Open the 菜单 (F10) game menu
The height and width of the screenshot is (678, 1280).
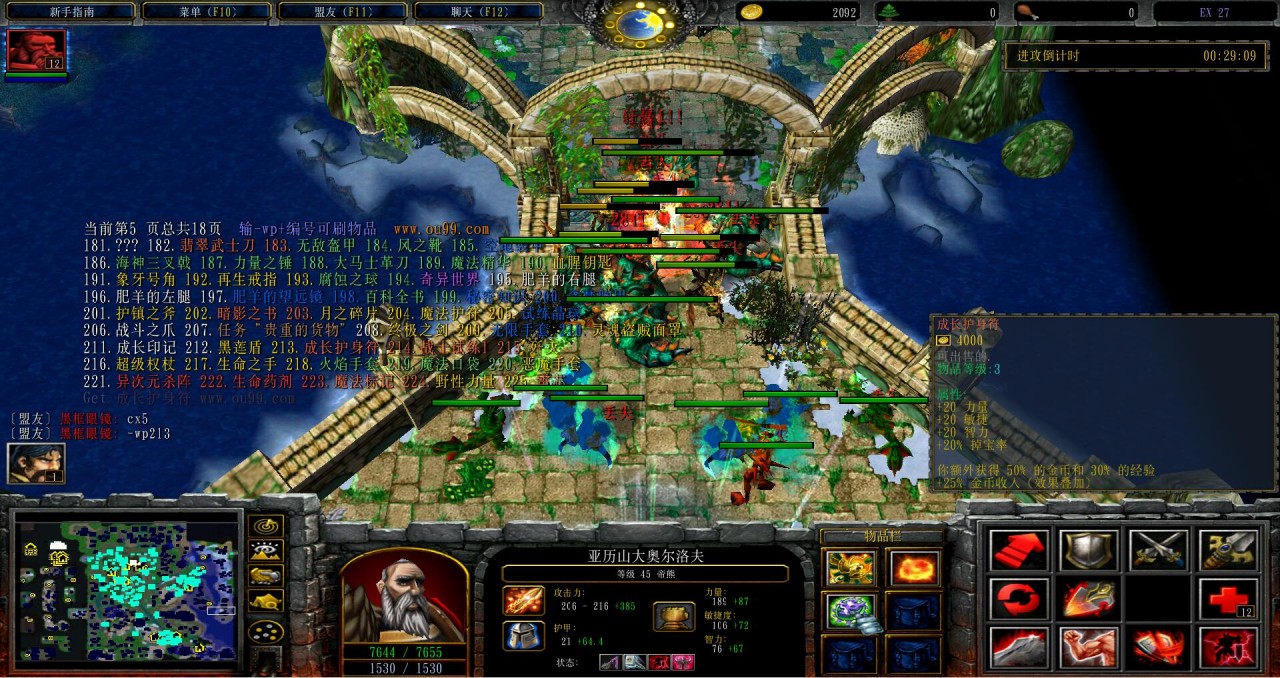point(206,12)
